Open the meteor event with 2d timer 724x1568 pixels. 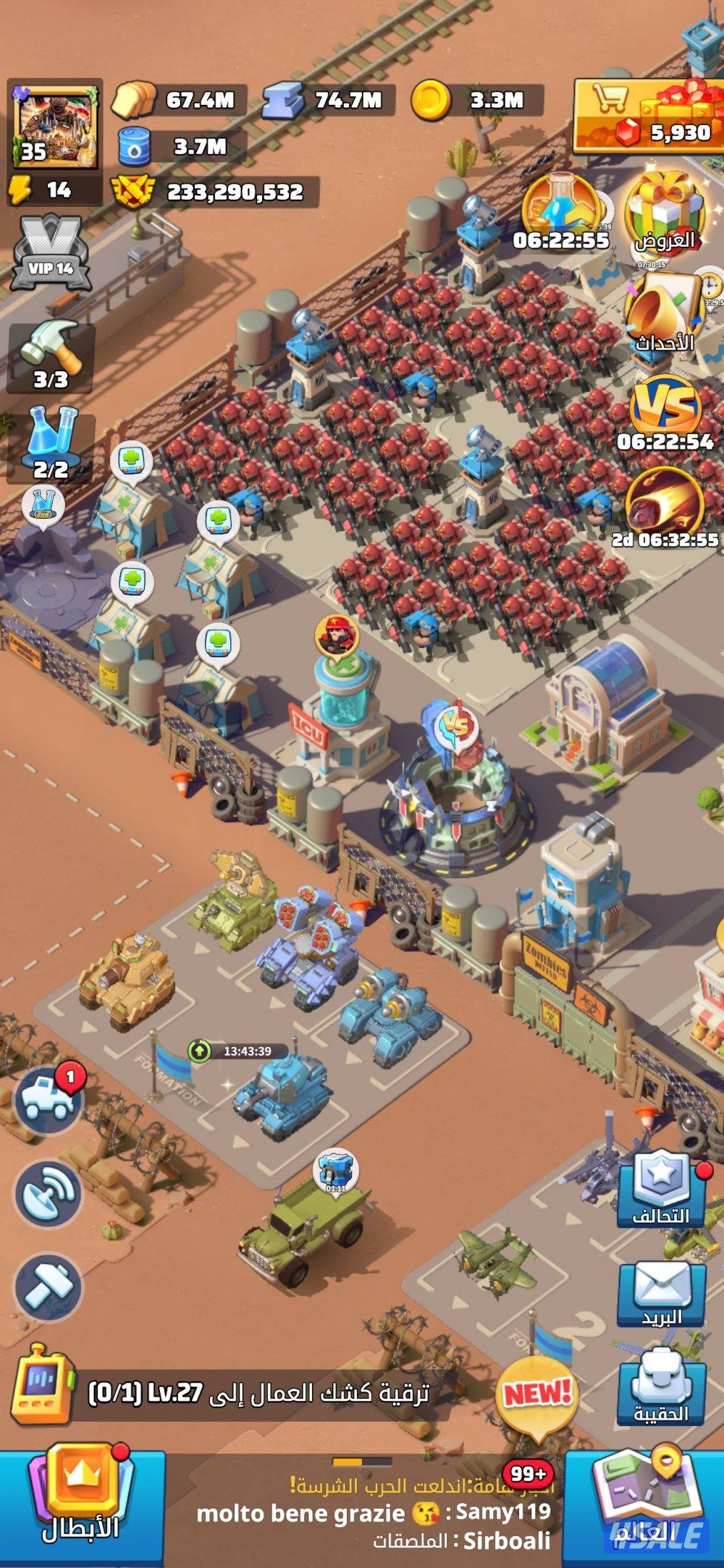[665, 508]
